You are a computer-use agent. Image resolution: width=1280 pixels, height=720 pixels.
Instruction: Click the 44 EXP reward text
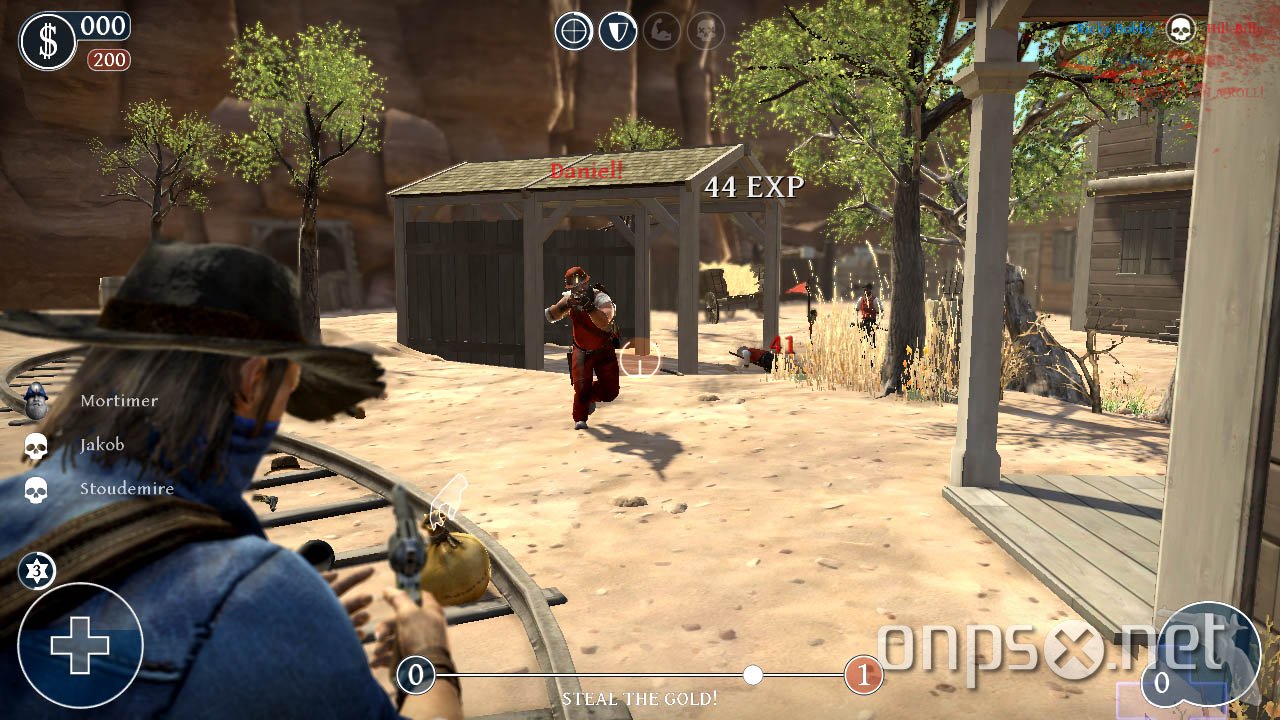point(753,186)
